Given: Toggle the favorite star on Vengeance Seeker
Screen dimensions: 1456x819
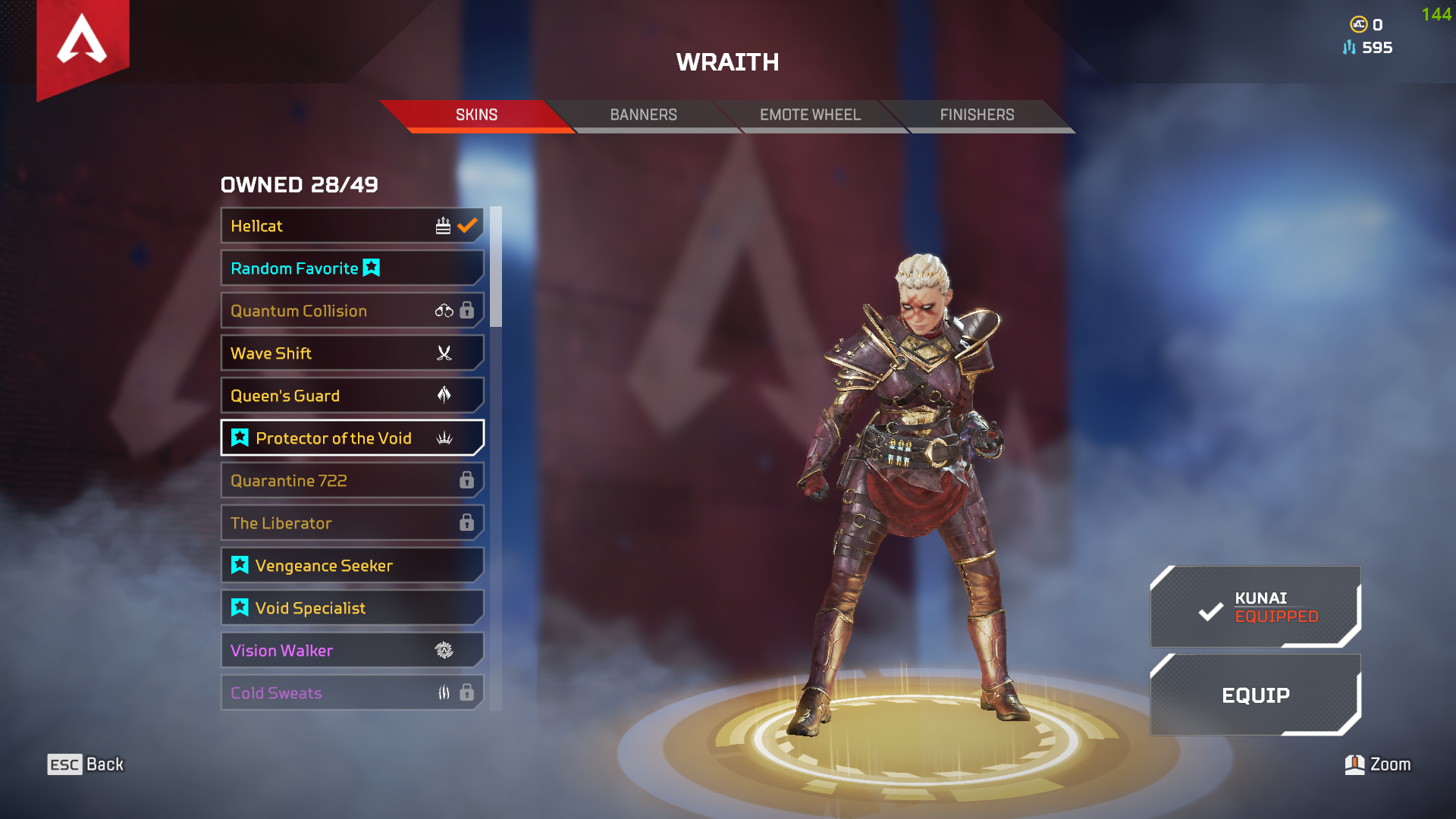Looking at the screenshot, I should click(x=239, y=565).
